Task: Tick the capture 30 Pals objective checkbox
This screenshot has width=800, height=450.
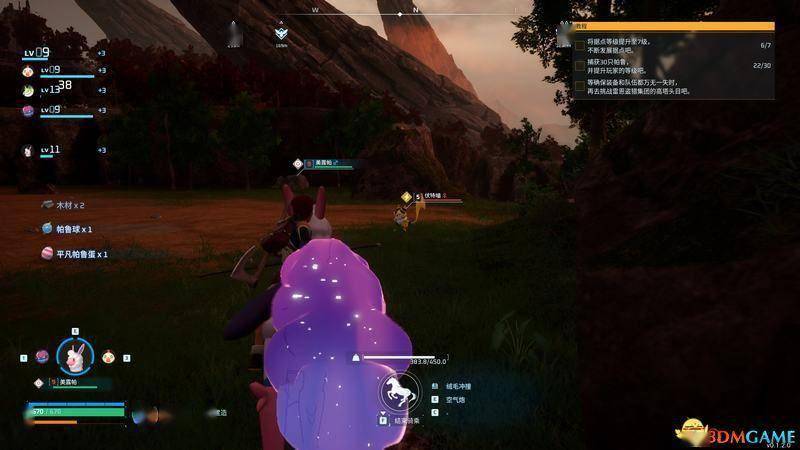Action: click(580, 65)
